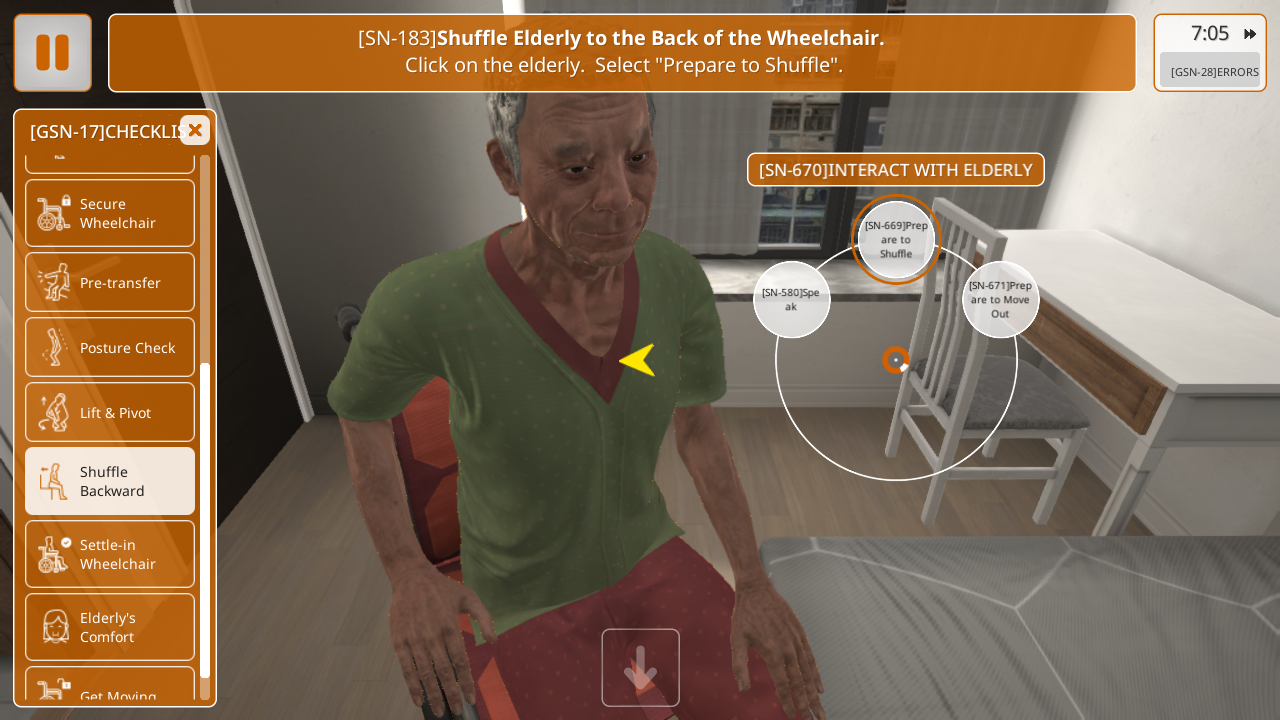Select the Get Moving checklist step
This screenshot has width=1280, height=720.
pos(110,691)
